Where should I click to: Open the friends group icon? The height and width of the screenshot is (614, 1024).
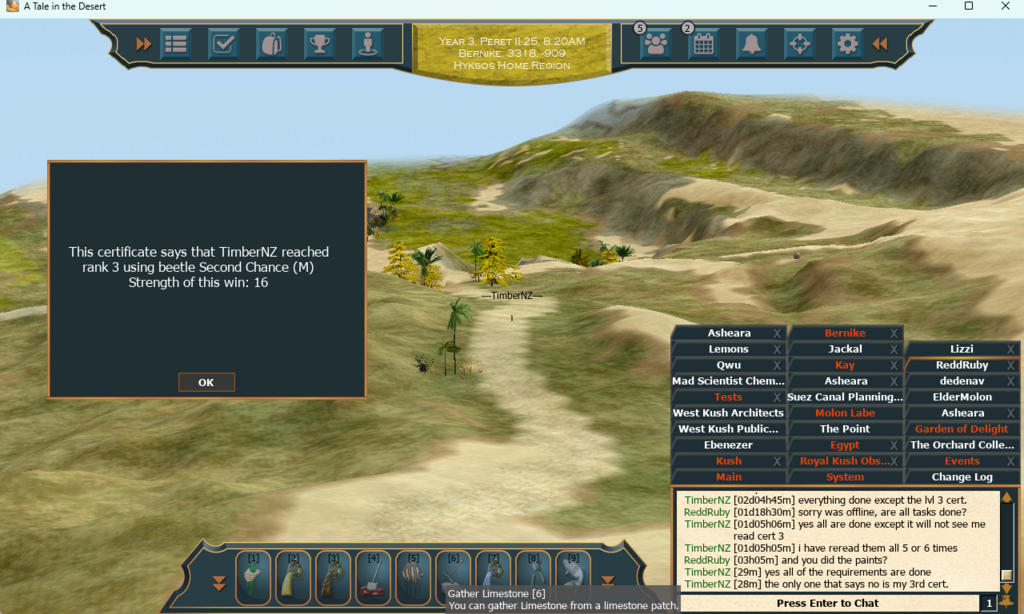(655, 44)
